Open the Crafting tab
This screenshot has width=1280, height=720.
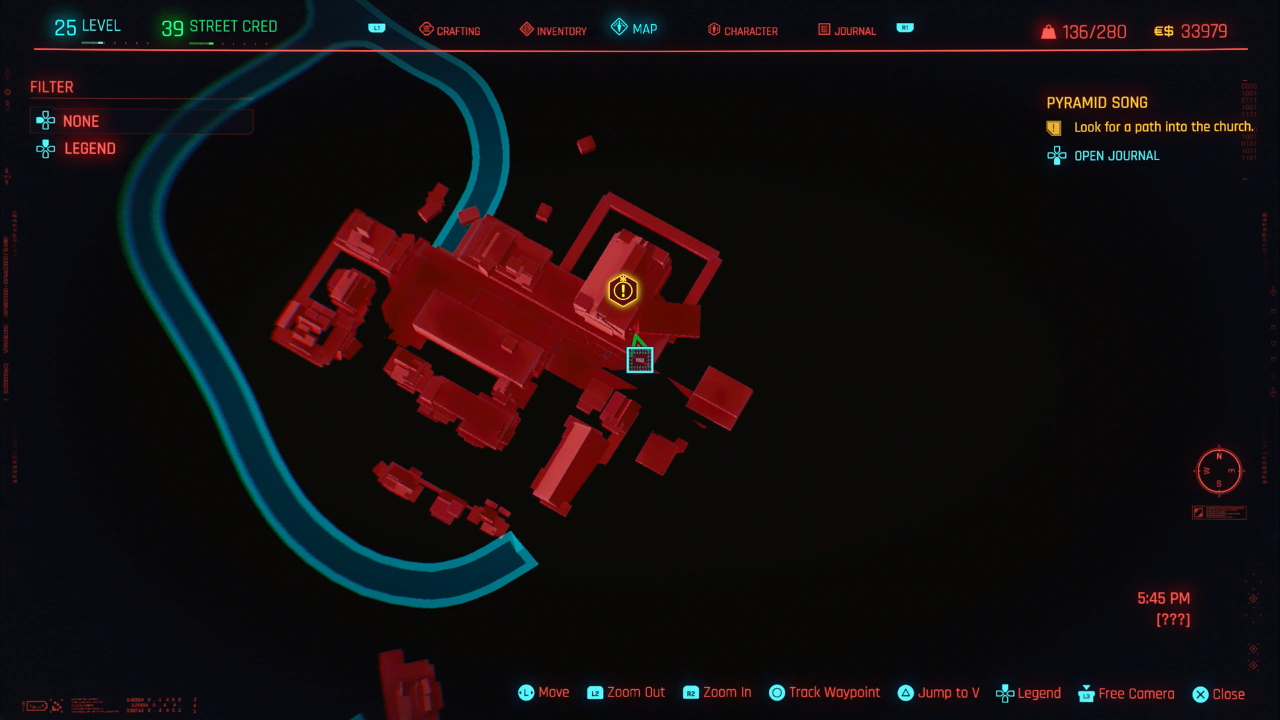click(x=450, y=30)
